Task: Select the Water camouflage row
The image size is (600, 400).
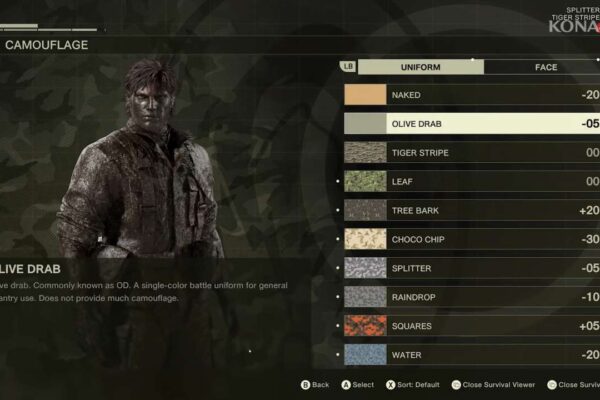Action: pyautogui.click(x=470, y=355)
